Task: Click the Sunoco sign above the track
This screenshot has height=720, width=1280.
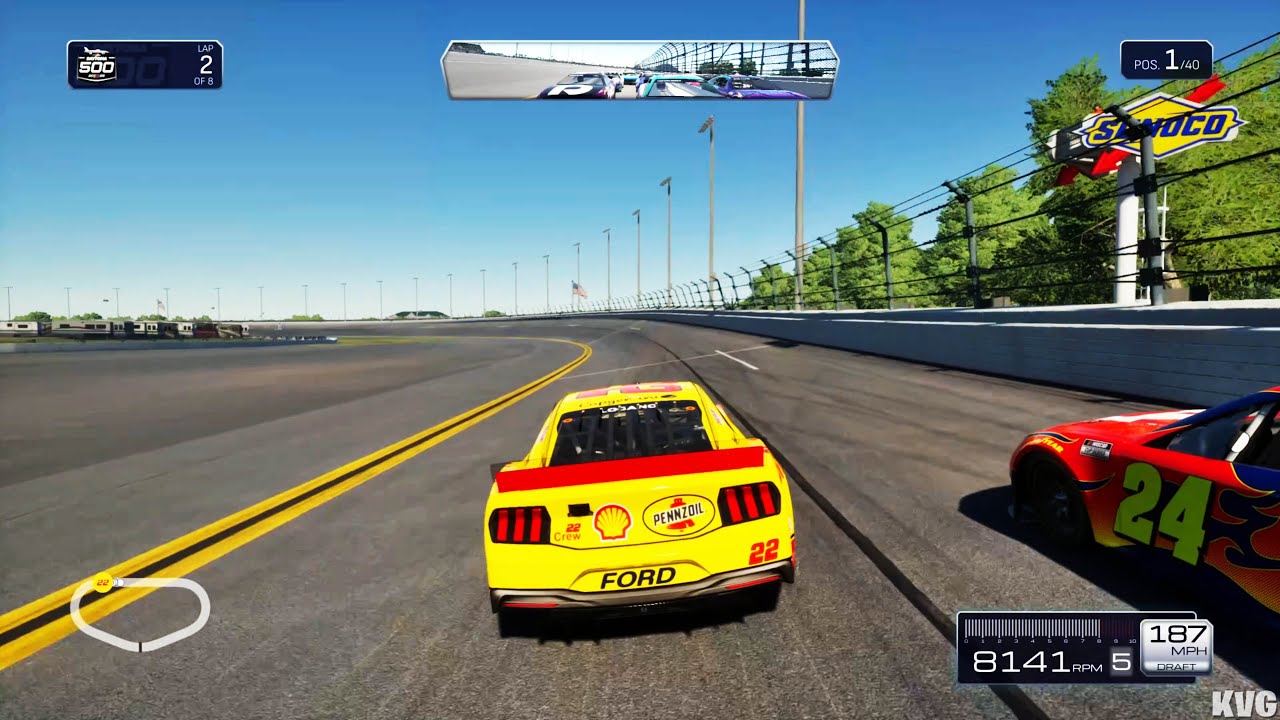Action: [x=1158, y=126]
